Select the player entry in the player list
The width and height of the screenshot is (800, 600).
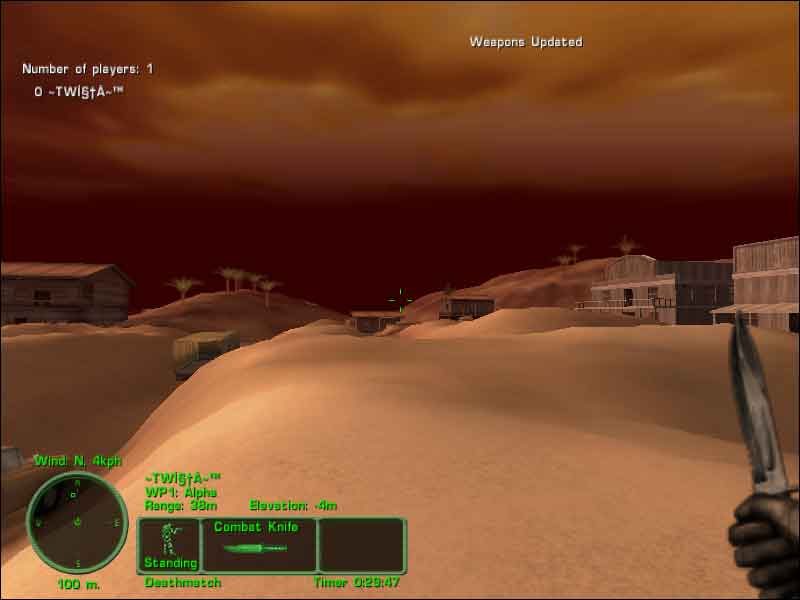(x=79, y=91)
